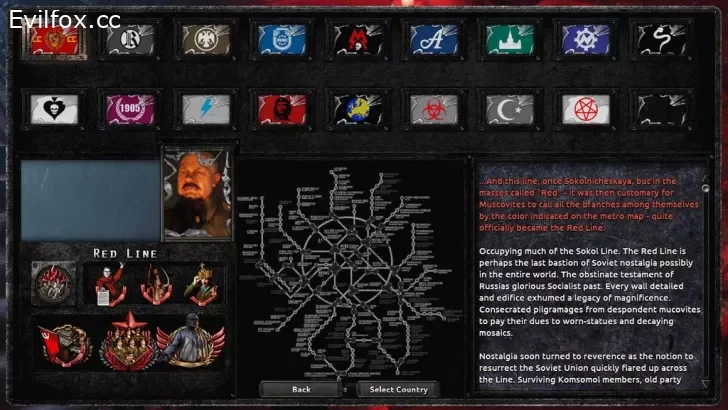Open the metro map of Moscow

tap(349, 270)
